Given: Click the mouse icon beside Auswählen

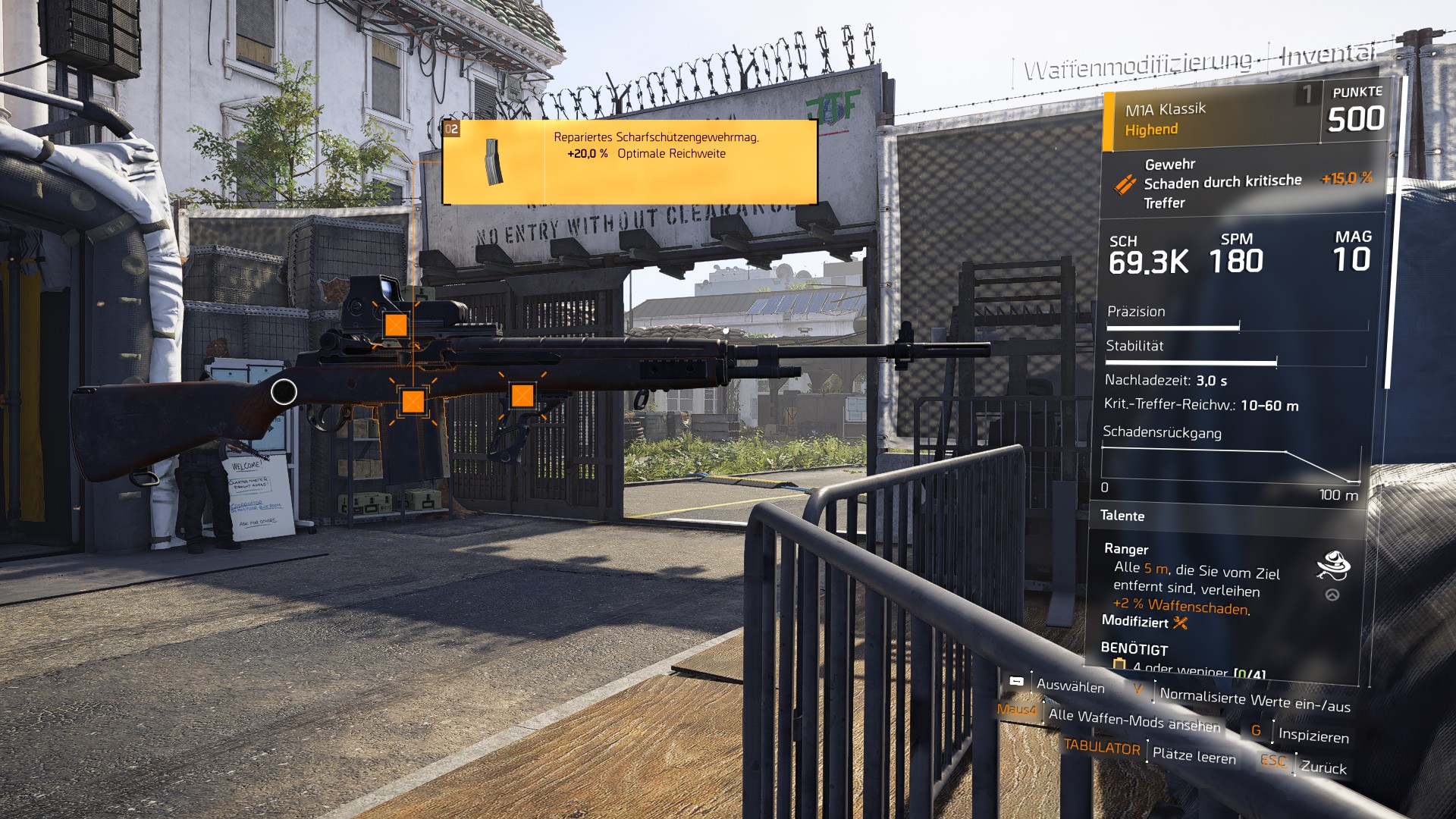Looking at the screenshot, I should [1015, 681].
